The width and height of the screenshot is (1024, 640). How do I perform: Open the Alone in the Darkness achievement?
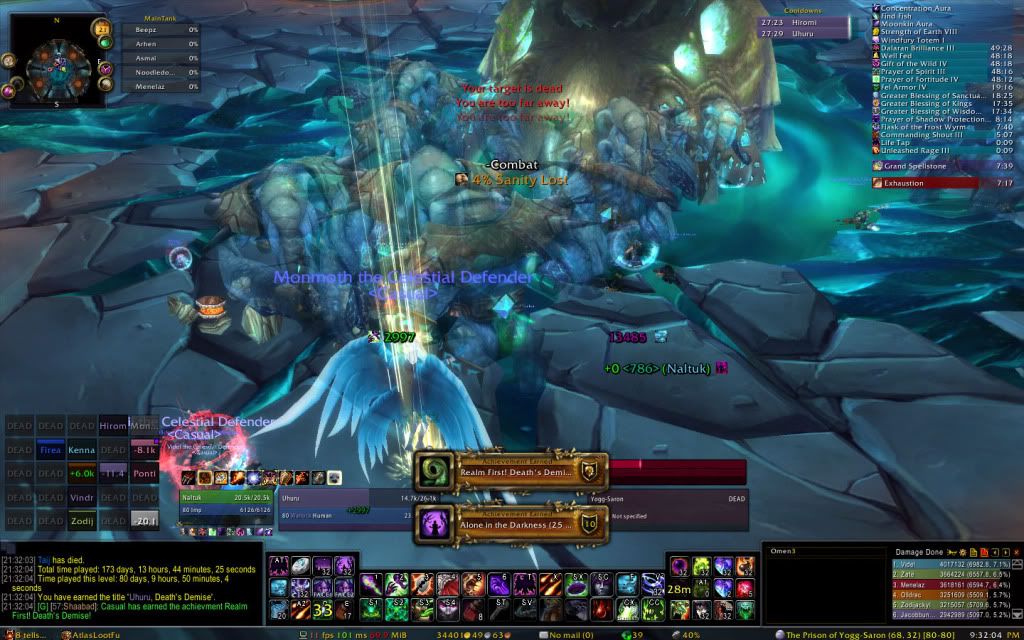510,523
